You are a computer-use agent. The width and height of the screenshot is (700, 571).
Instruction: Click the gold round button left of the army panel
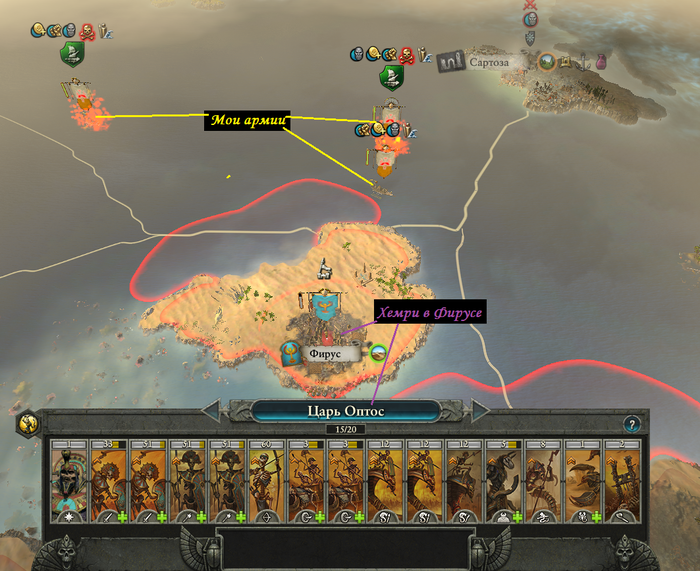pos(27,423)
